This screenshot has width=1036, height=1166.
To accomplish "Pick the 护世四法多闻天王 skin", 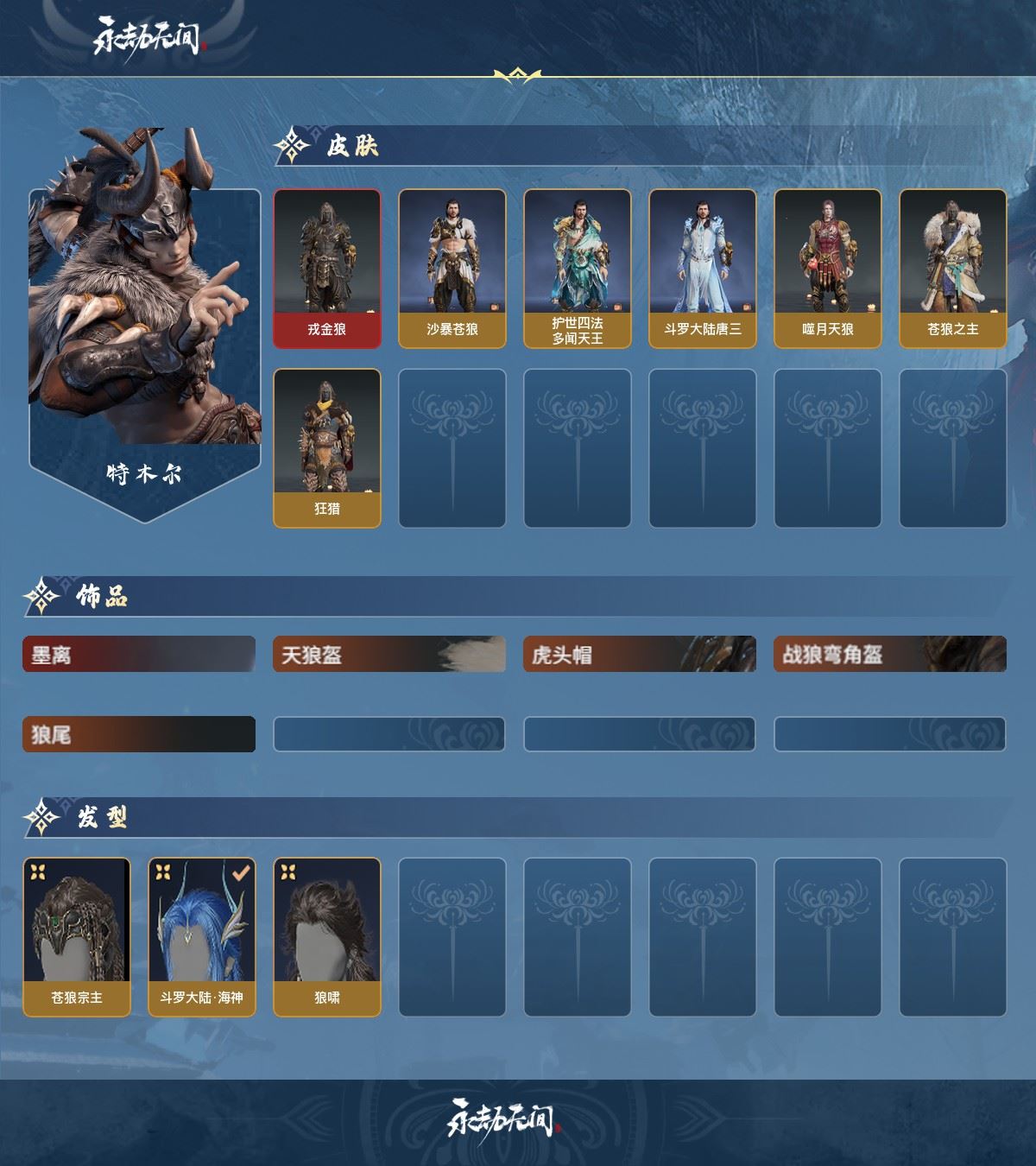I will [577, 268].
